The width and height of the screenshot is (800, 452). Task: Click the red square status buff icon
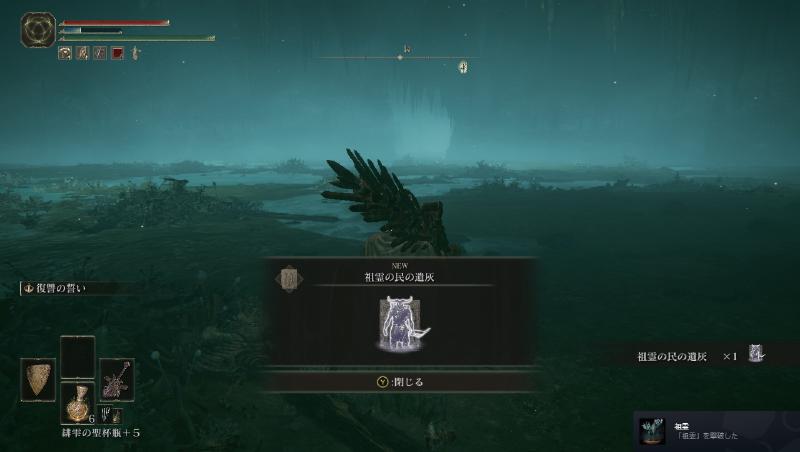pos(116,53)
